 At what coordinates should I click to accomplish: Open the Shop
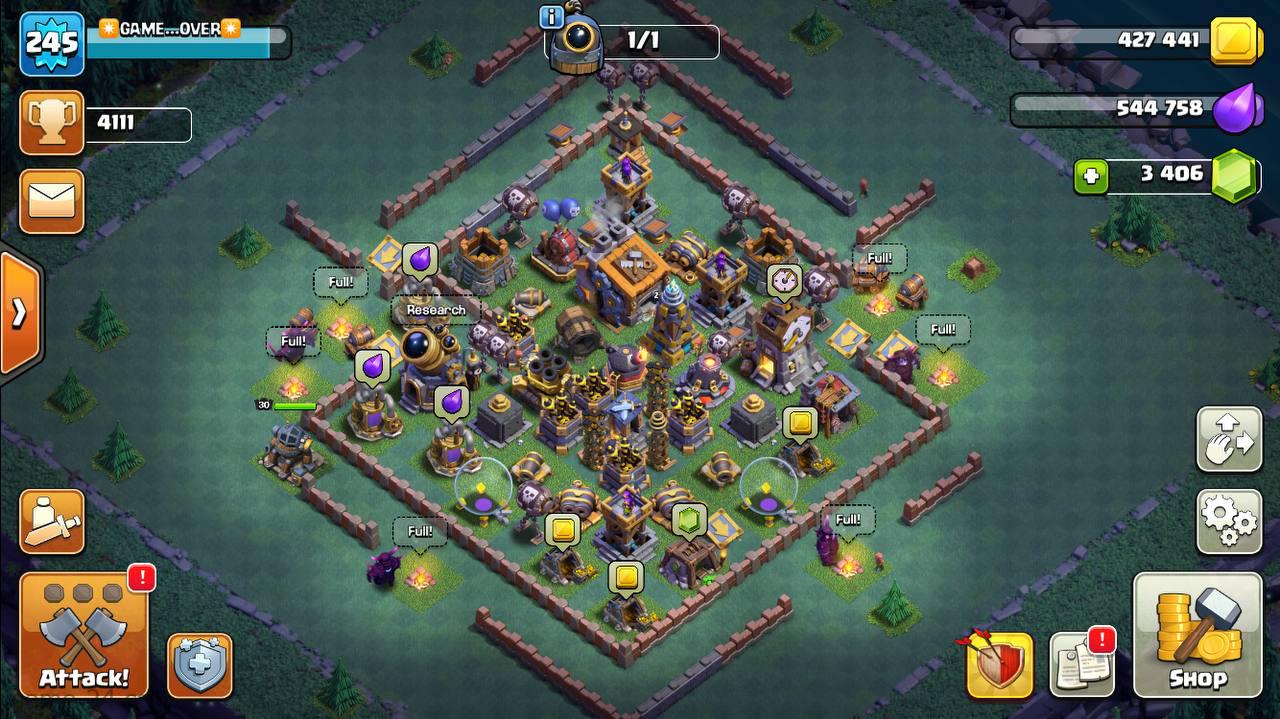1197,635
